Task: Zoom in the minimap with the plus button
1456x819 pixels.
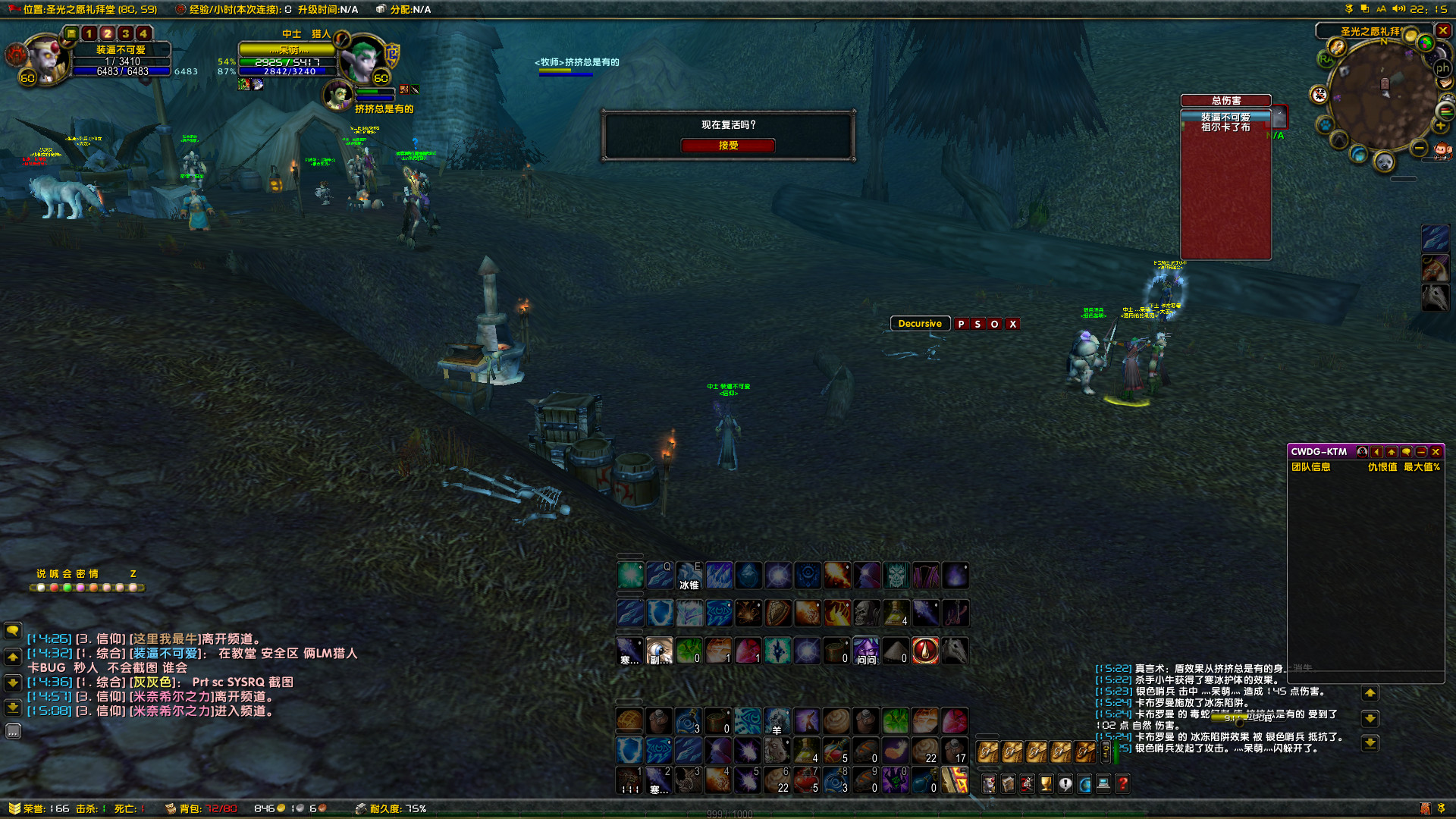Action: click(x=1441, y=126)
